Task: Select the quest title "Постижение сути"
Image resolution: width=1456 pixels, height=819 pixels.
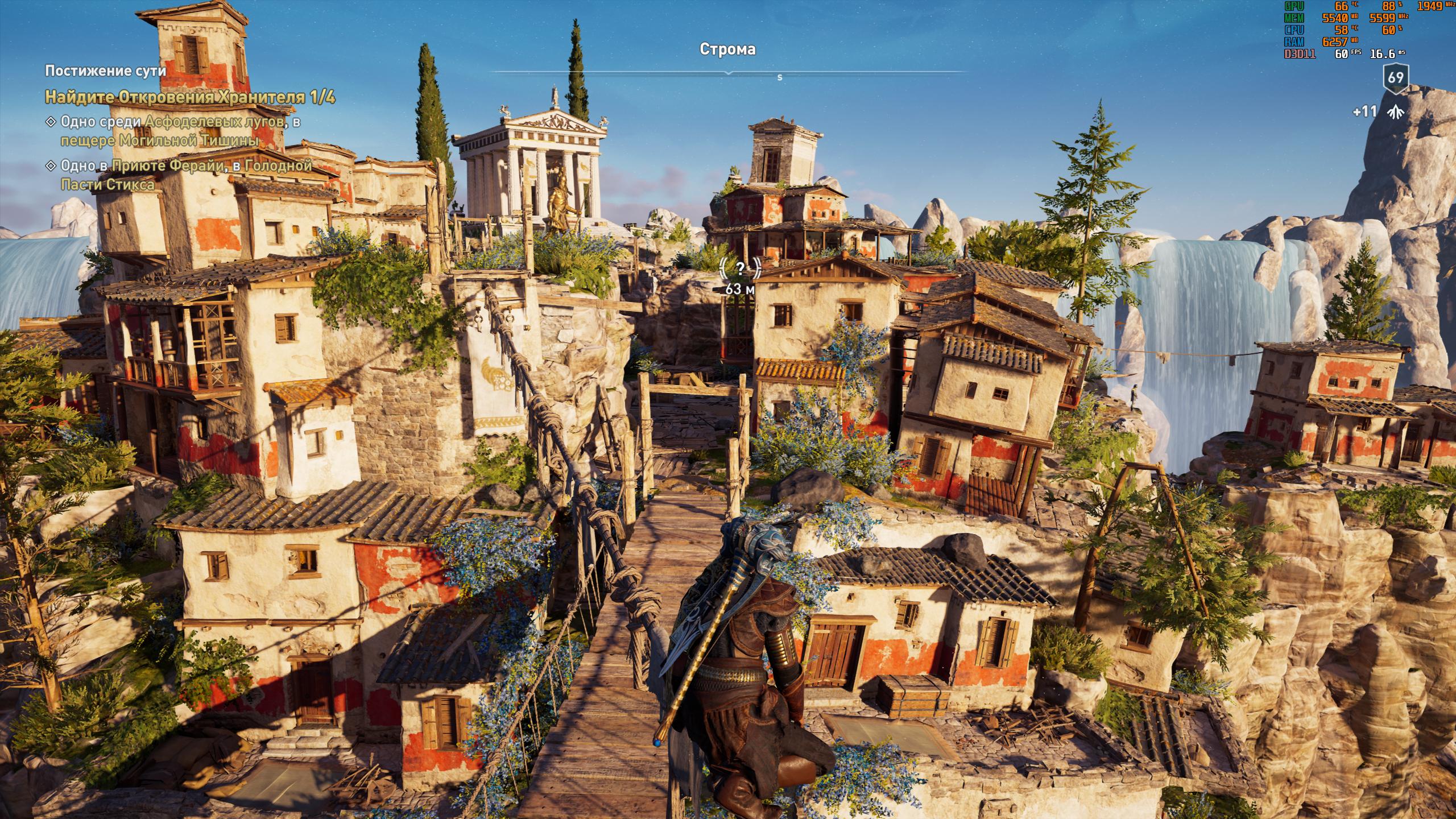Action: pos(106,71)
